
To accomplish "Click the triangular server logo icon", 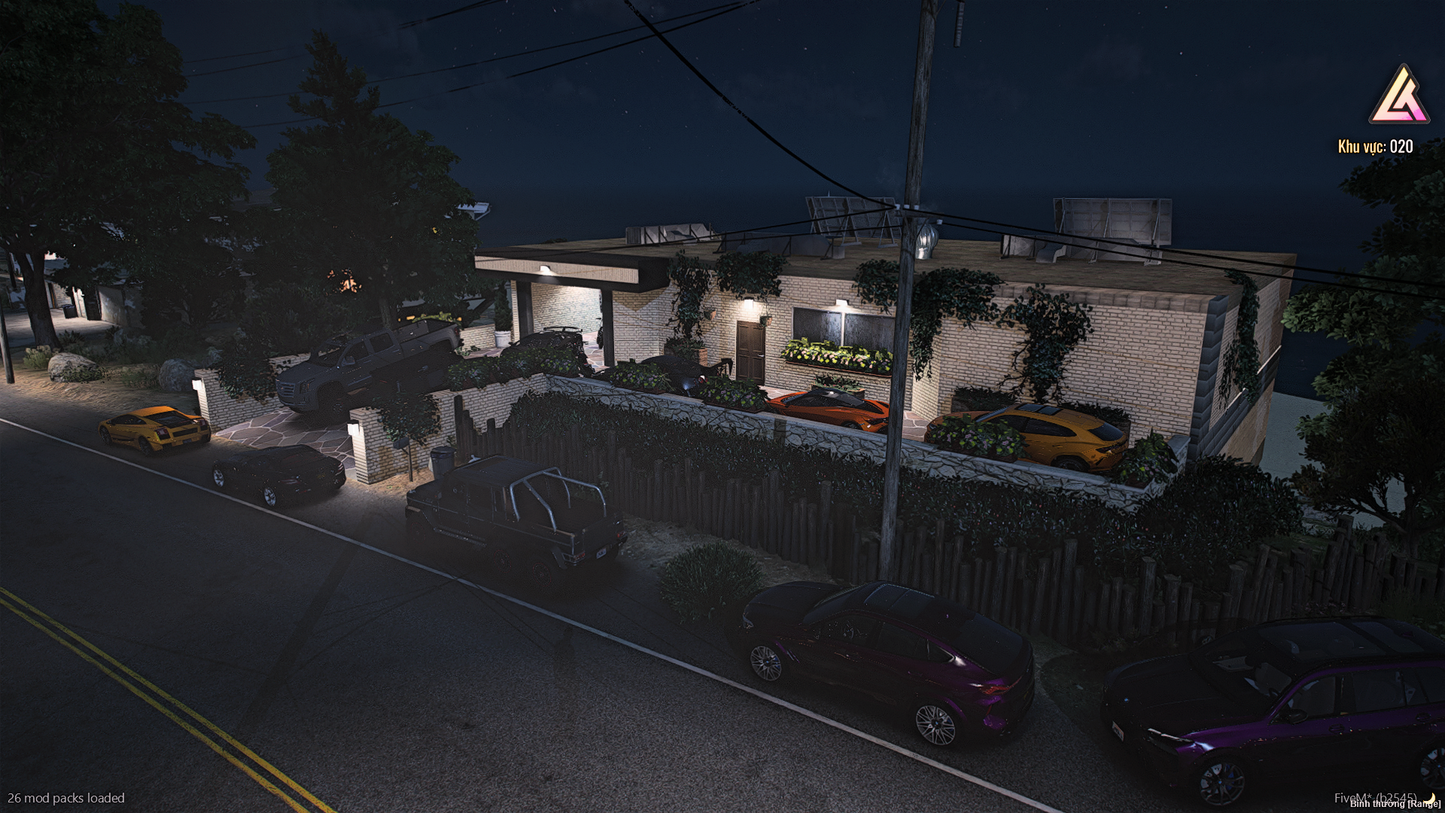I will point(1399,96).
